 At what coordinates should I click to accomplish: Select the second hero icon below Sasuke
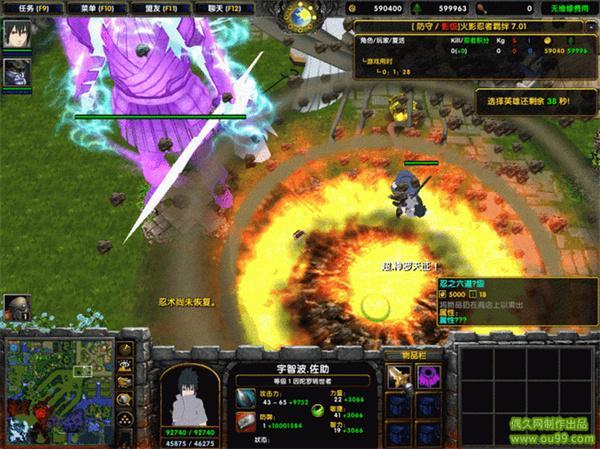tap(15, 70)
